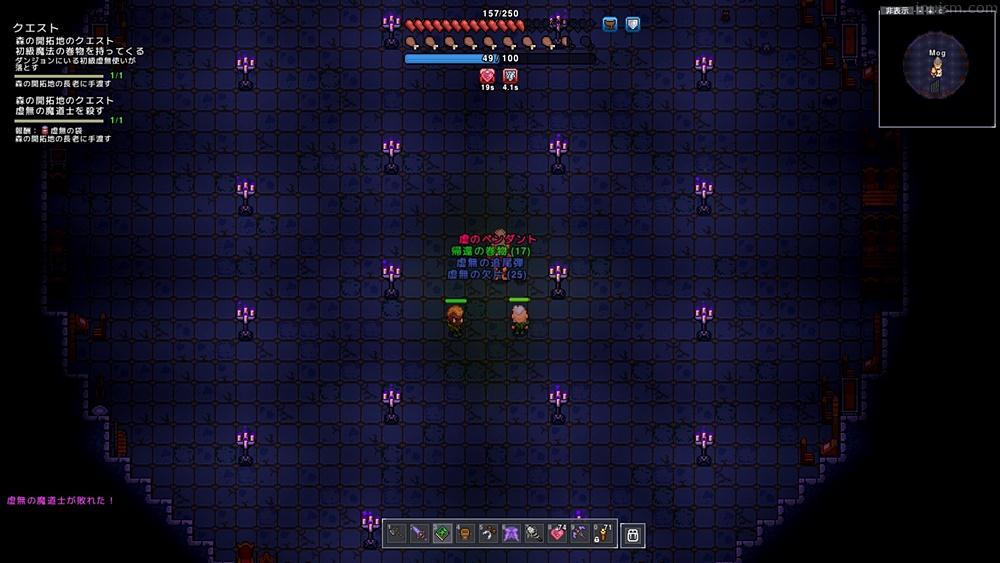Click the heart buff icon with 19s timer
This screenshot has width=1000, height=563.
tap(488, 76)
